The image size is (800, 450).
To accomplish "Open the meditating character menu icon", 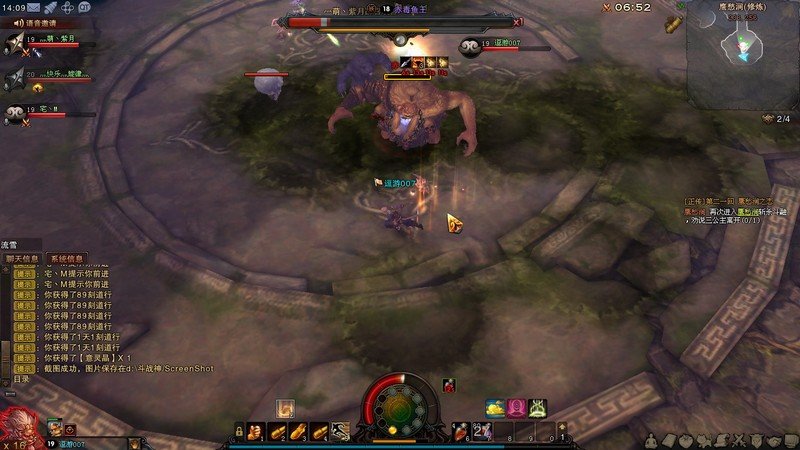I will [649, 439].
